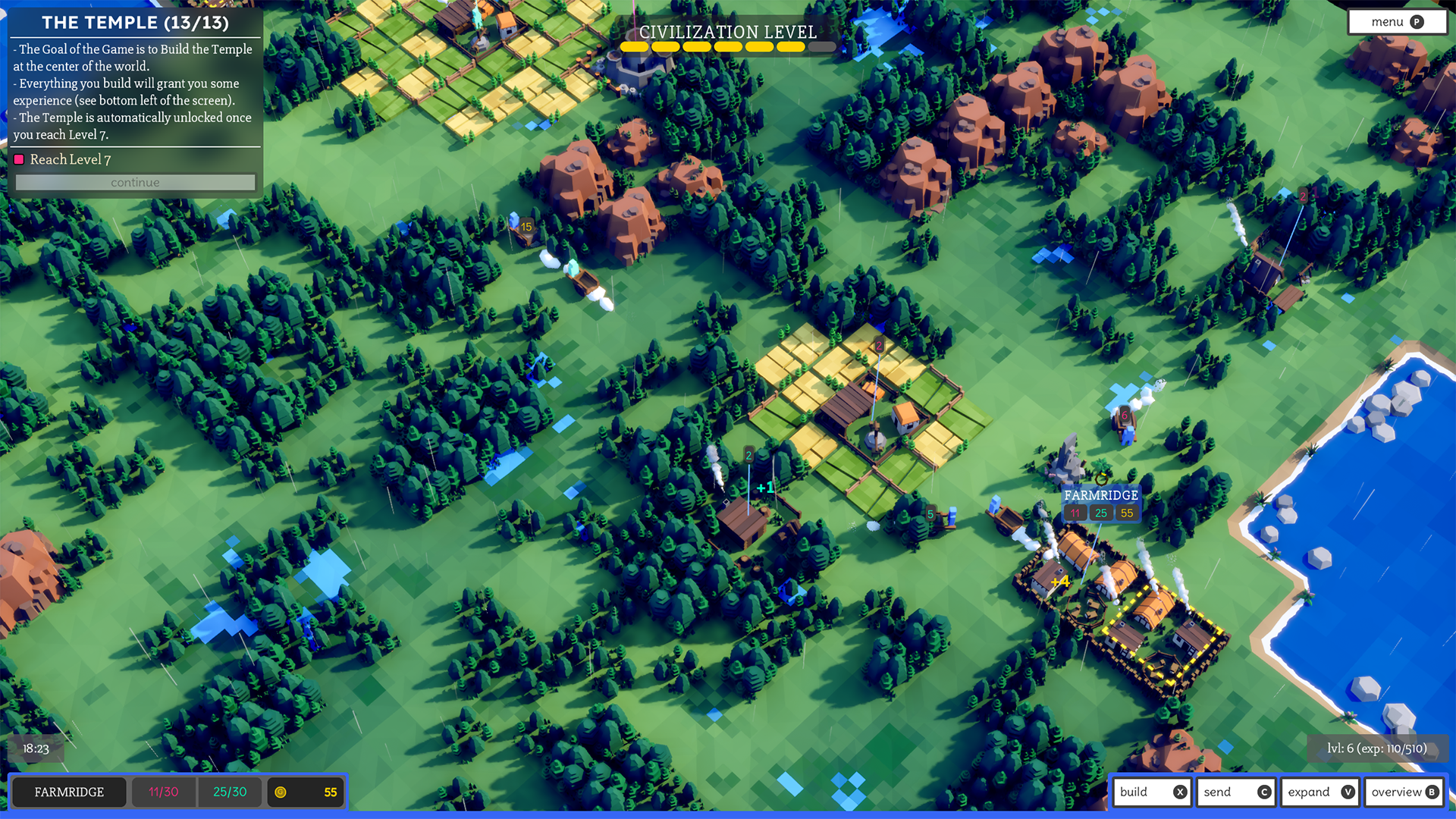The image size is (1456, 819).
Task: Click the continue button in tutorial panel
Action: pyautogui.click(x=135, y=183)
